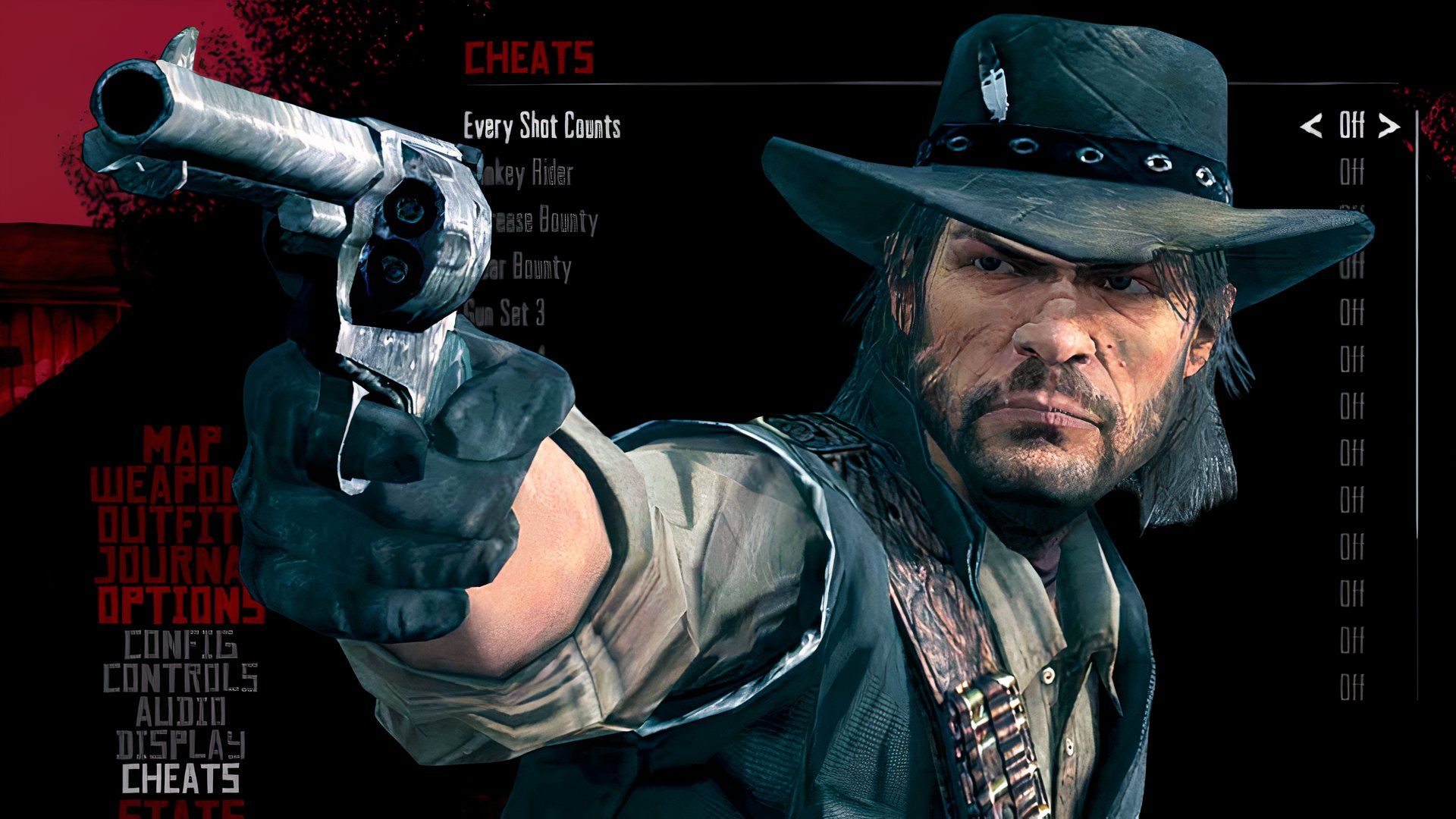Select the Gun Set 3 cheat

point(506,313)
